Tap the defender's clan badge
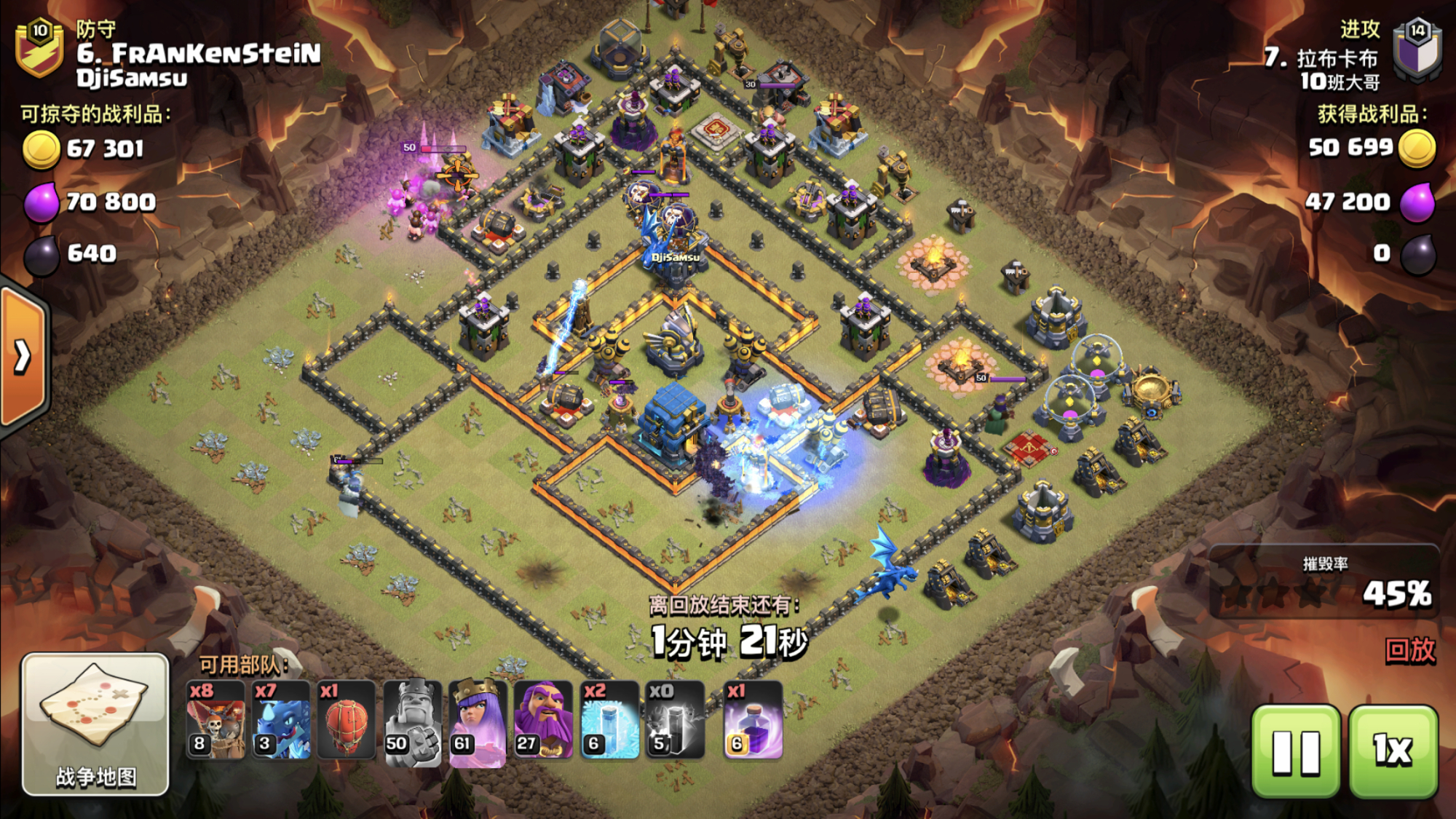The height and width of the screenshot is (819, 1456). point(40,48)
